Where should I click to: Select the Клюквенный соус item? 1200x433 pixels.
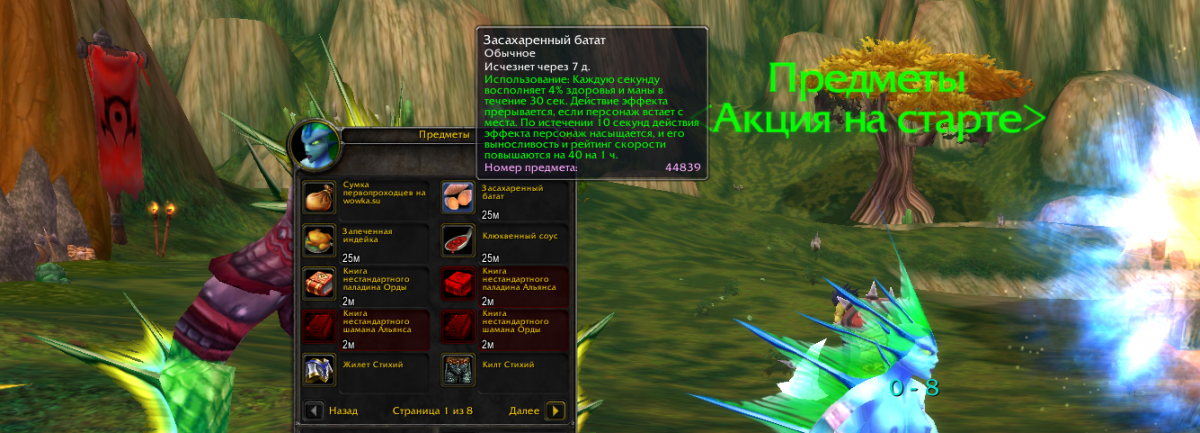pos(458,240)
